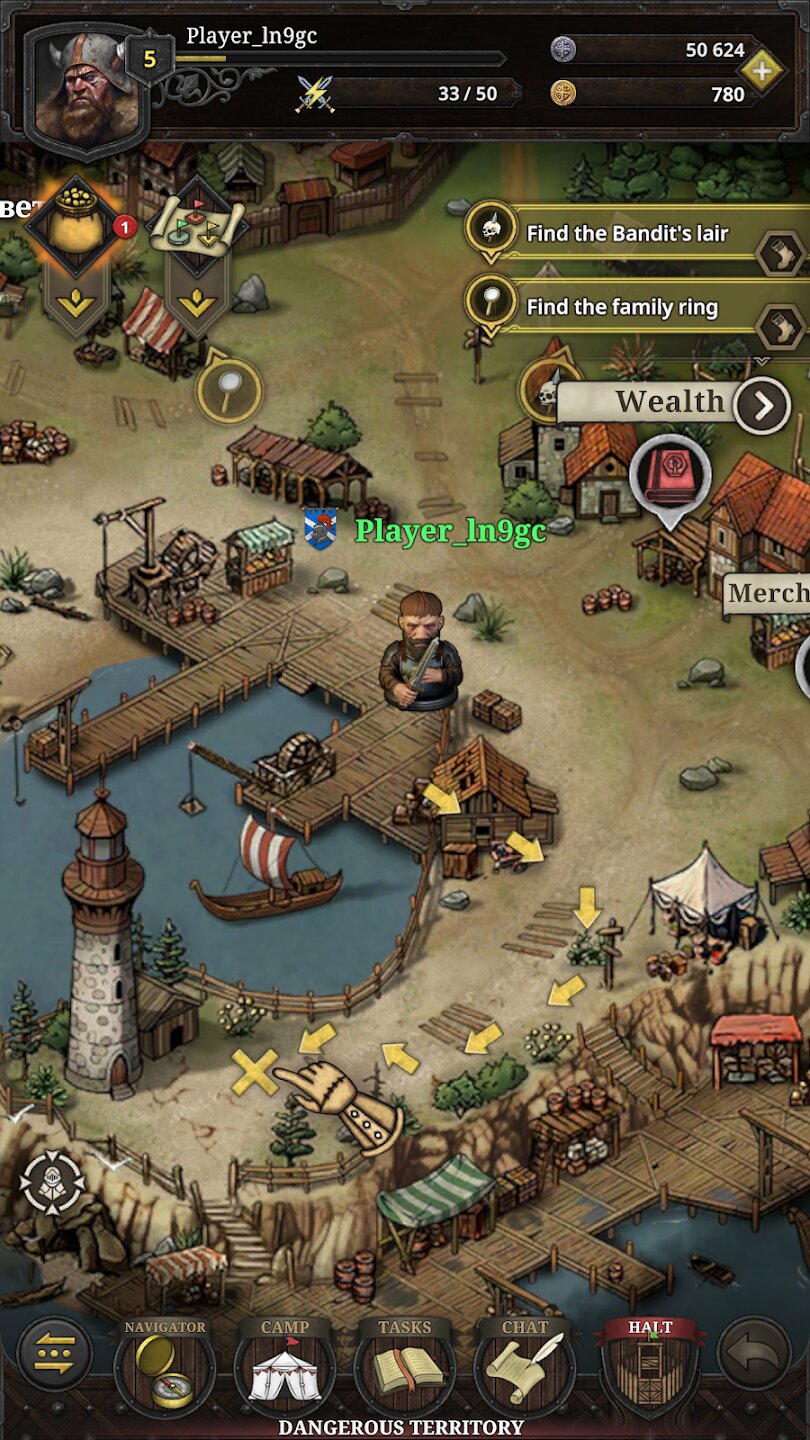Click the magnifying glass search marker
The image size is (810, 1440).
(x=229, y=389)
